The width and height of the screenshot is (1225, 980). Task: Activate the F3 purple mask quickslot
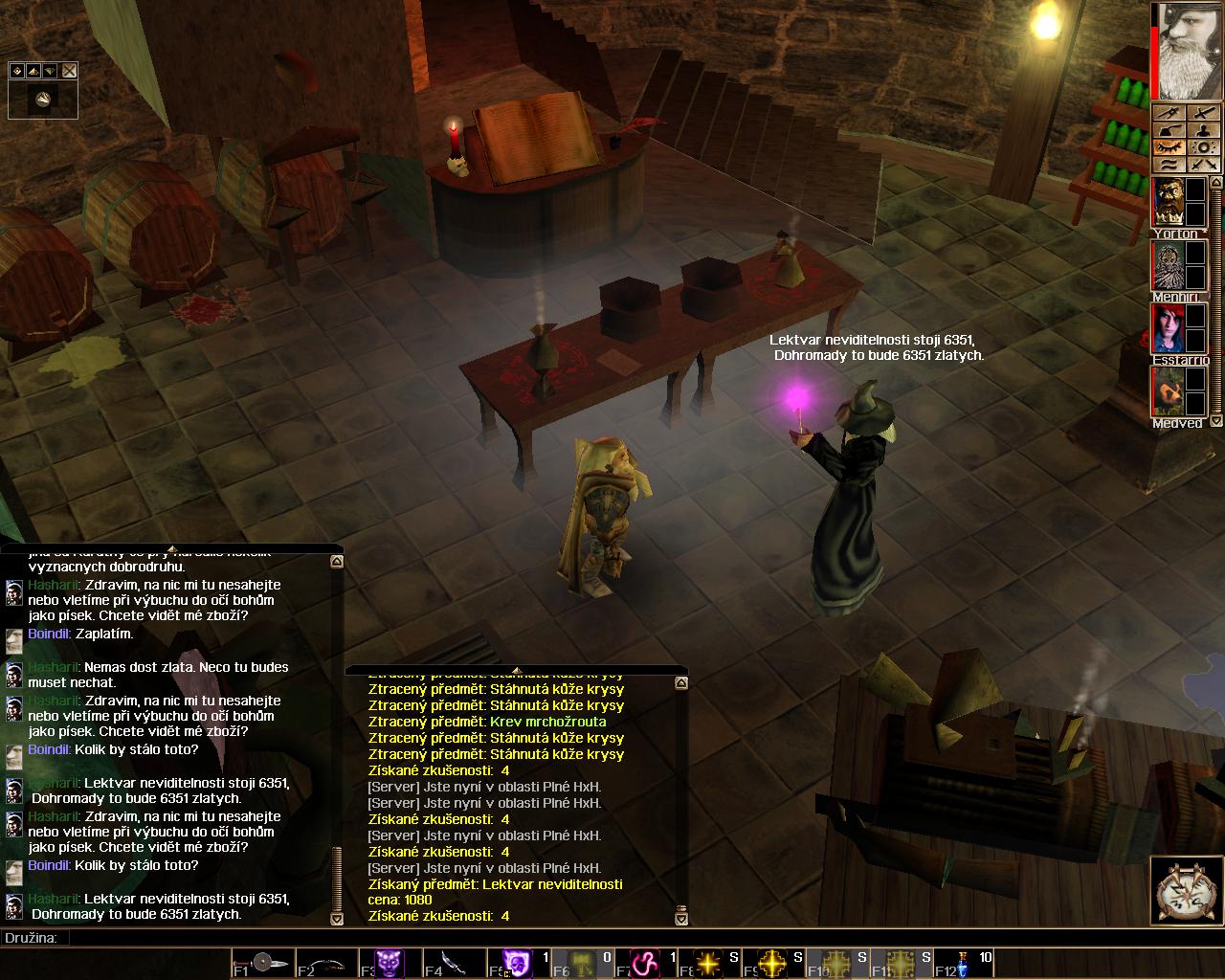click(x=389, y=964)
